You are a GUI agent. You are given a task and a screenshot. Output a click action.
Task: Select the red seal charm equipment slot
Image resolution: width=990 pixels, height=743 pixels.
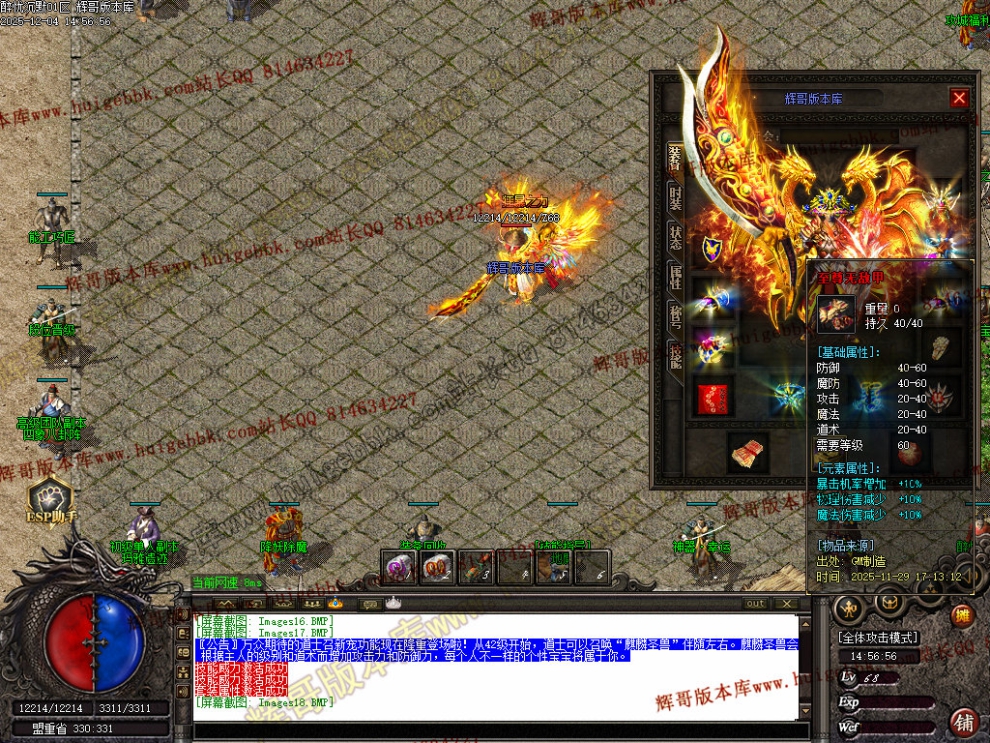[x=711, y=398]
